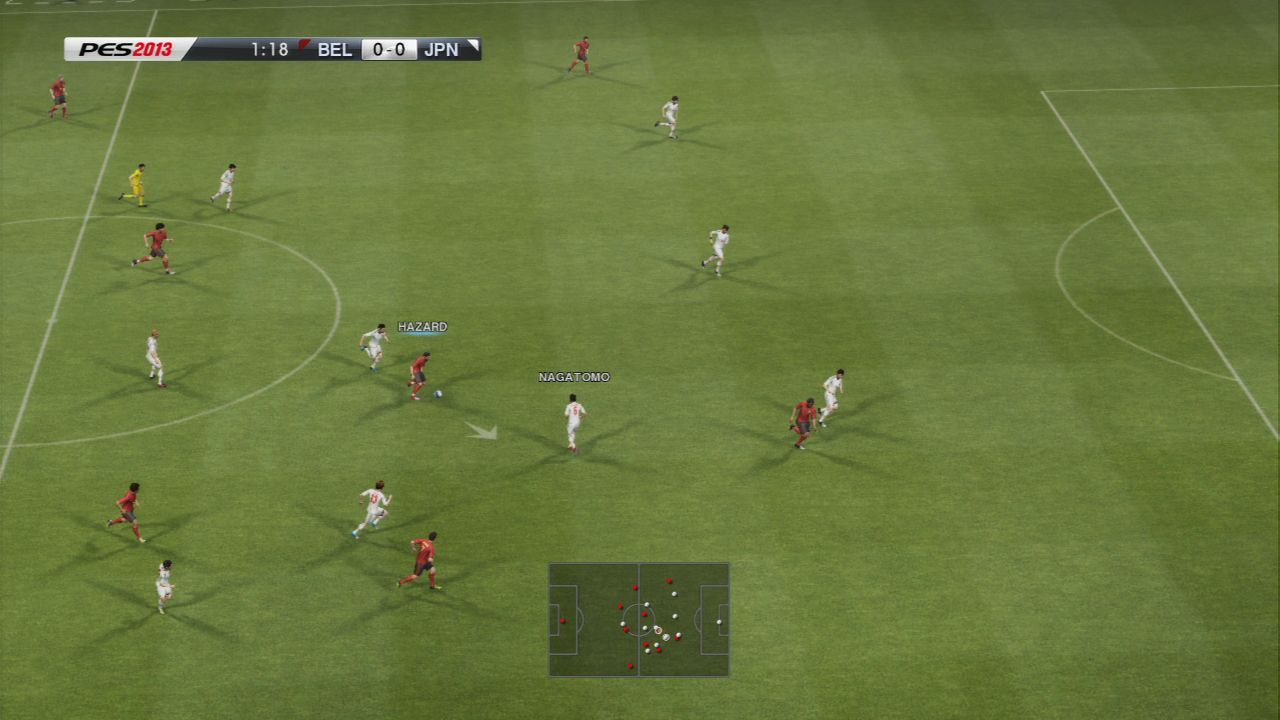Click the radar minimap of the pitch

pos(638,619)
